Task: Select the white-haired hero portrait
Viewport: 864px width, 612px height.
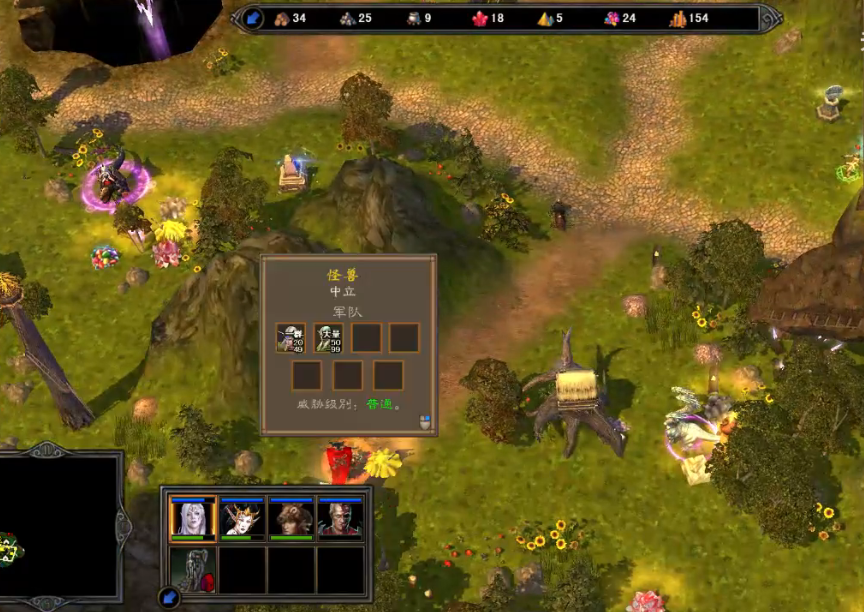Action: 193,519
